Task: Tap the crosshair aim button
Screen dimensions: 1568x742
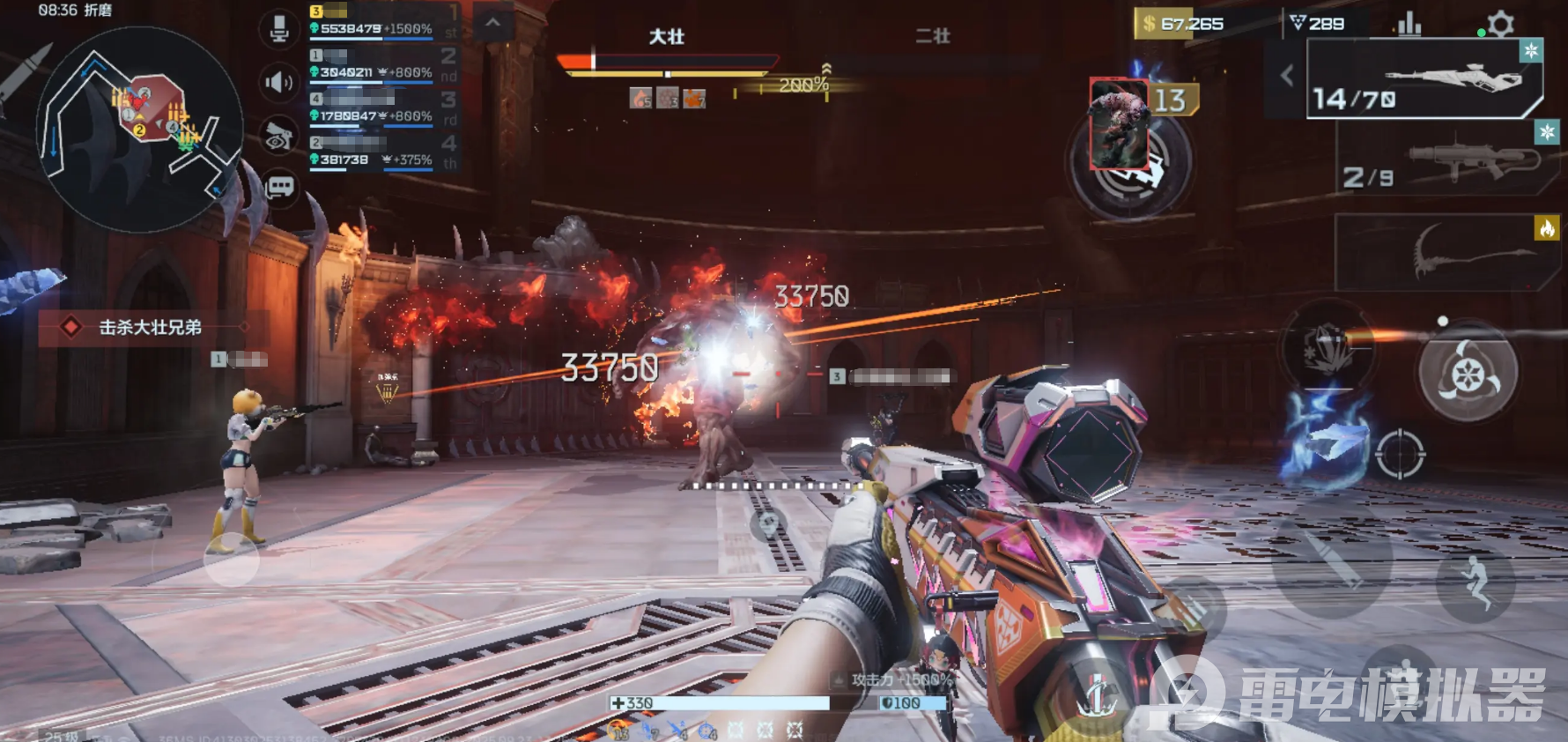Action: tap(1399, 455)
